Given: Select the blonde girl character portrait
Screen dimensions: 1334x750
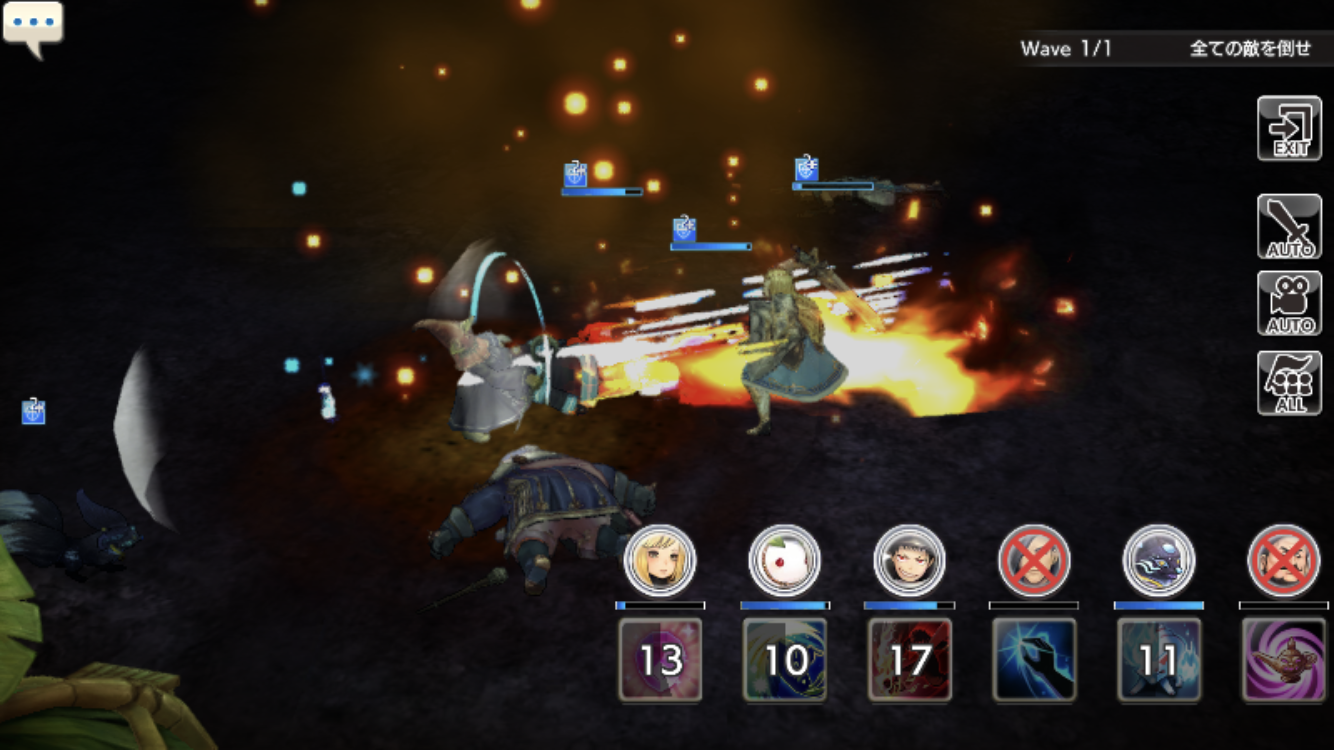Looking at the screenshot, I should pos(660,561).
